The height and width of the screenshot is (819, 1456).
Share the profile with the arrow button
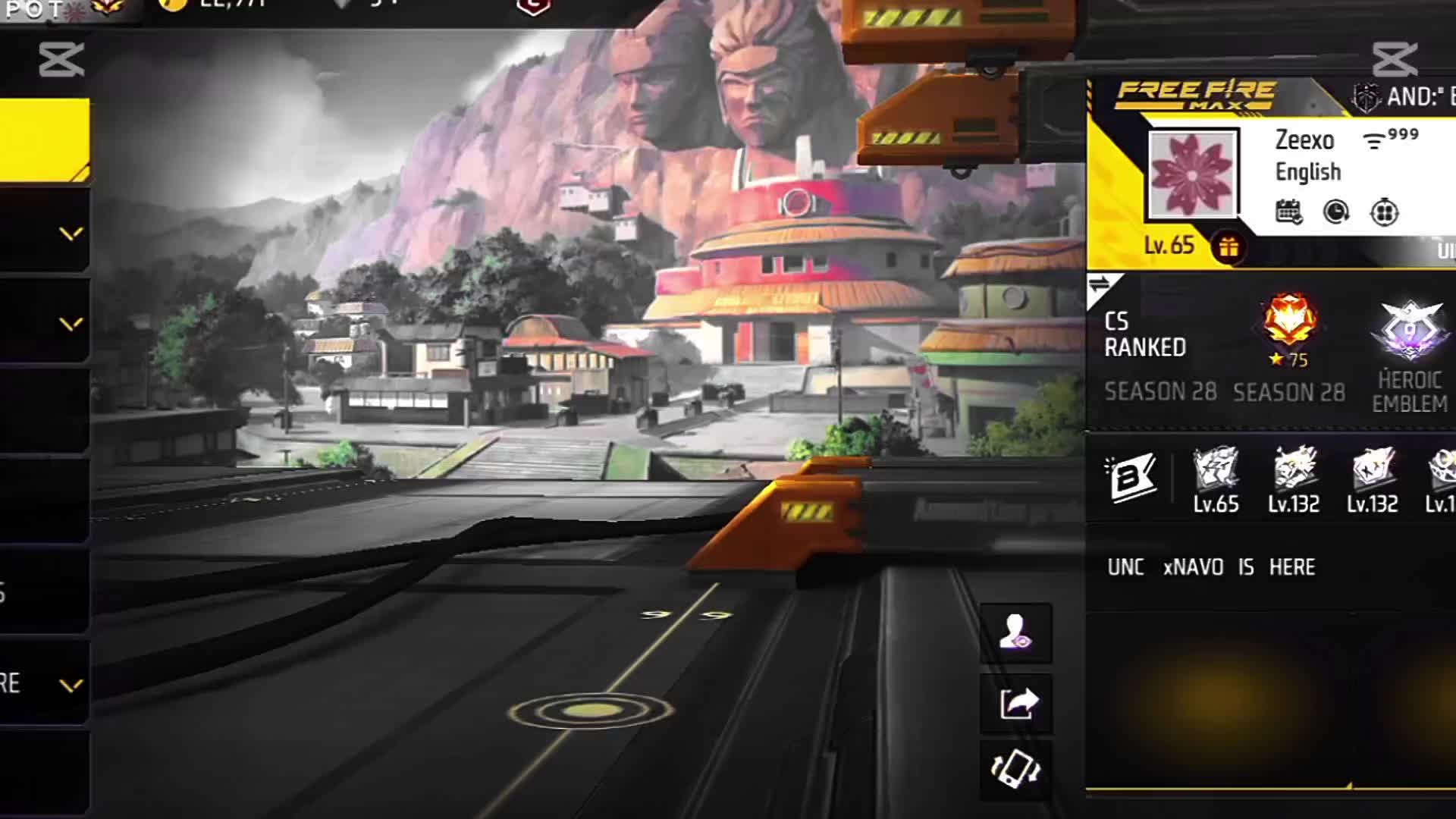[1015, 703]
